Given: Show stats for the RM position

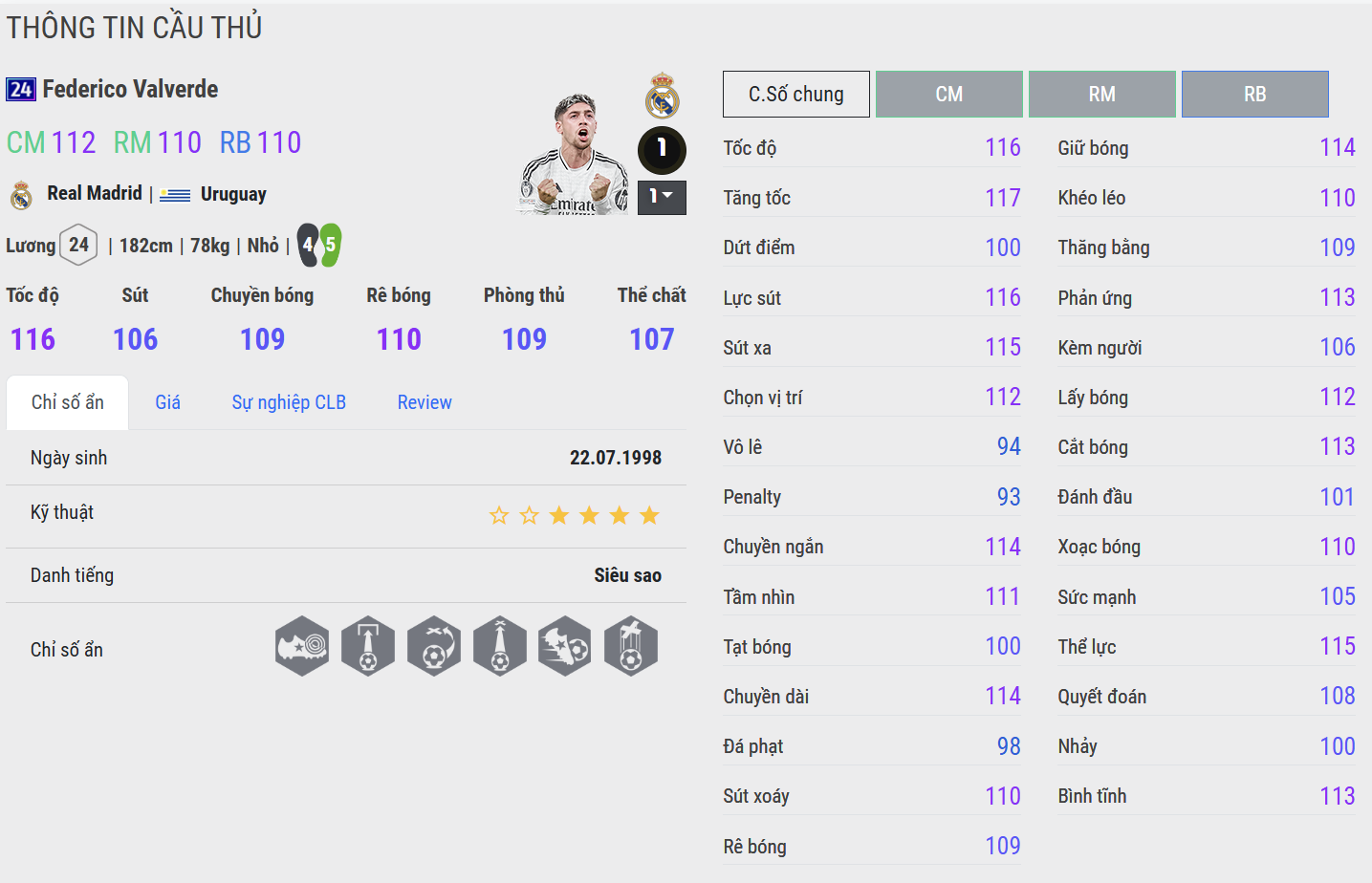Looking at the screenshot, I should [1101, 94].
